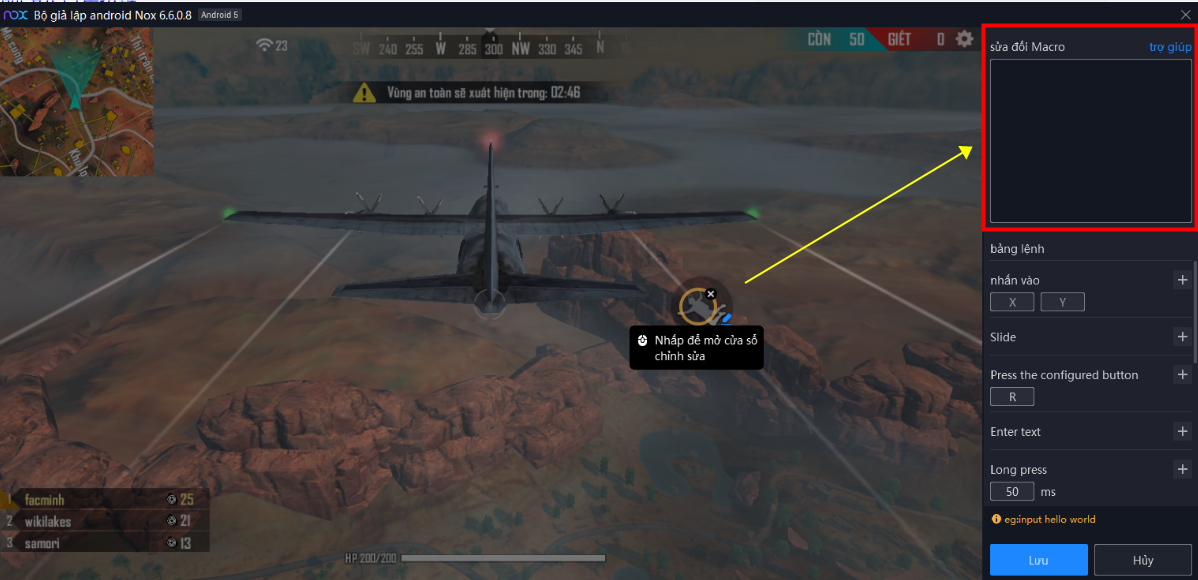The height and width of the screenshot is (580, 1198).
Task: Add a 'nhấn vào' click command
Action: click(x=1182, y=280)
